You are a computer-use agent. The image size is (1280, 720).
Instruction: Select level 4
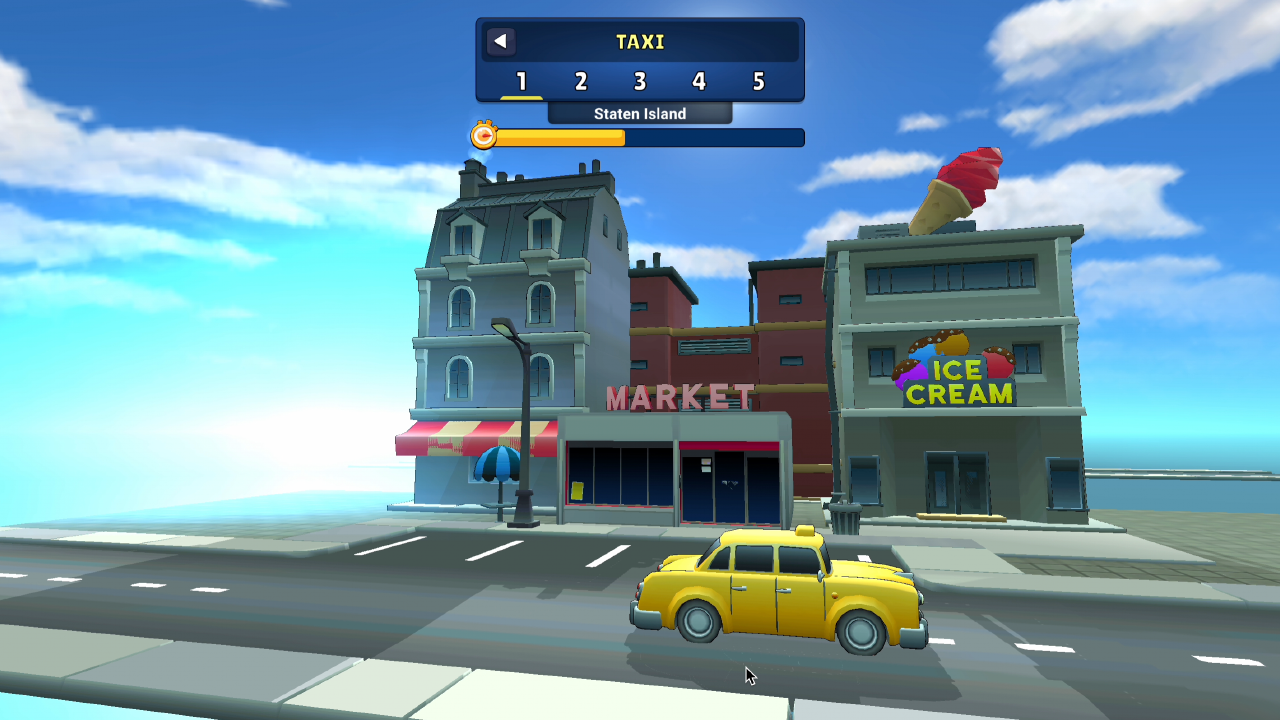pos(699,82)
